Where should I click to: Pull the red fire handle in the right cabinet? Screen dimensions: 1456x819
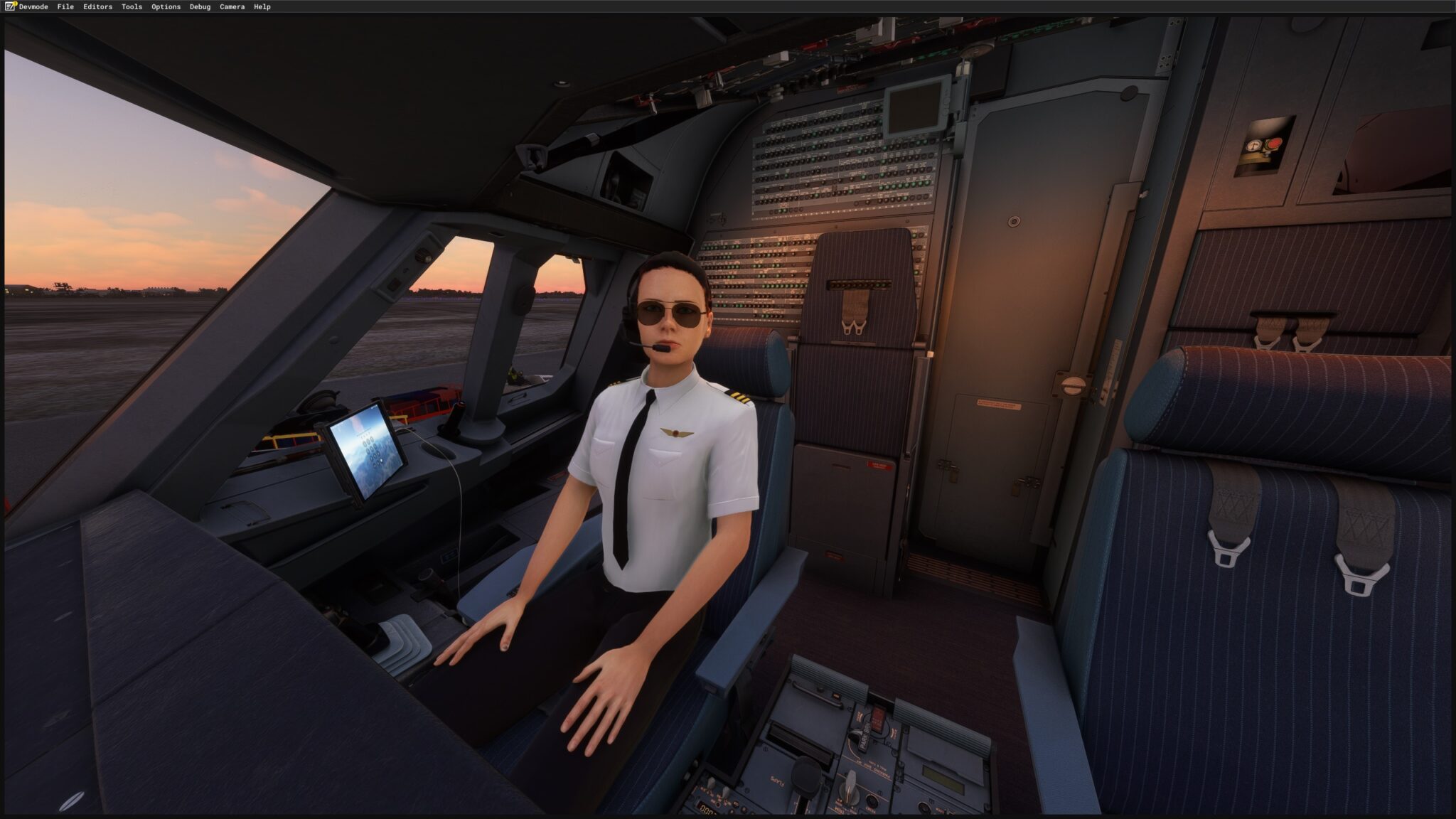coord(1274,144)
